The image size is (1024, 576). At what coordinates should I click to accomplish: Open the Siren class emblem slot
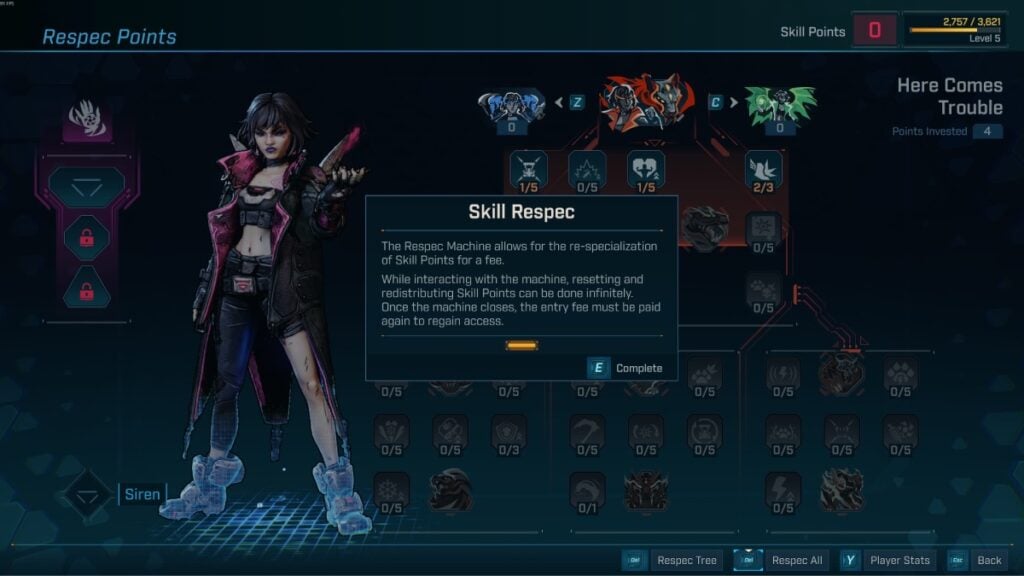tap(88, 494)
